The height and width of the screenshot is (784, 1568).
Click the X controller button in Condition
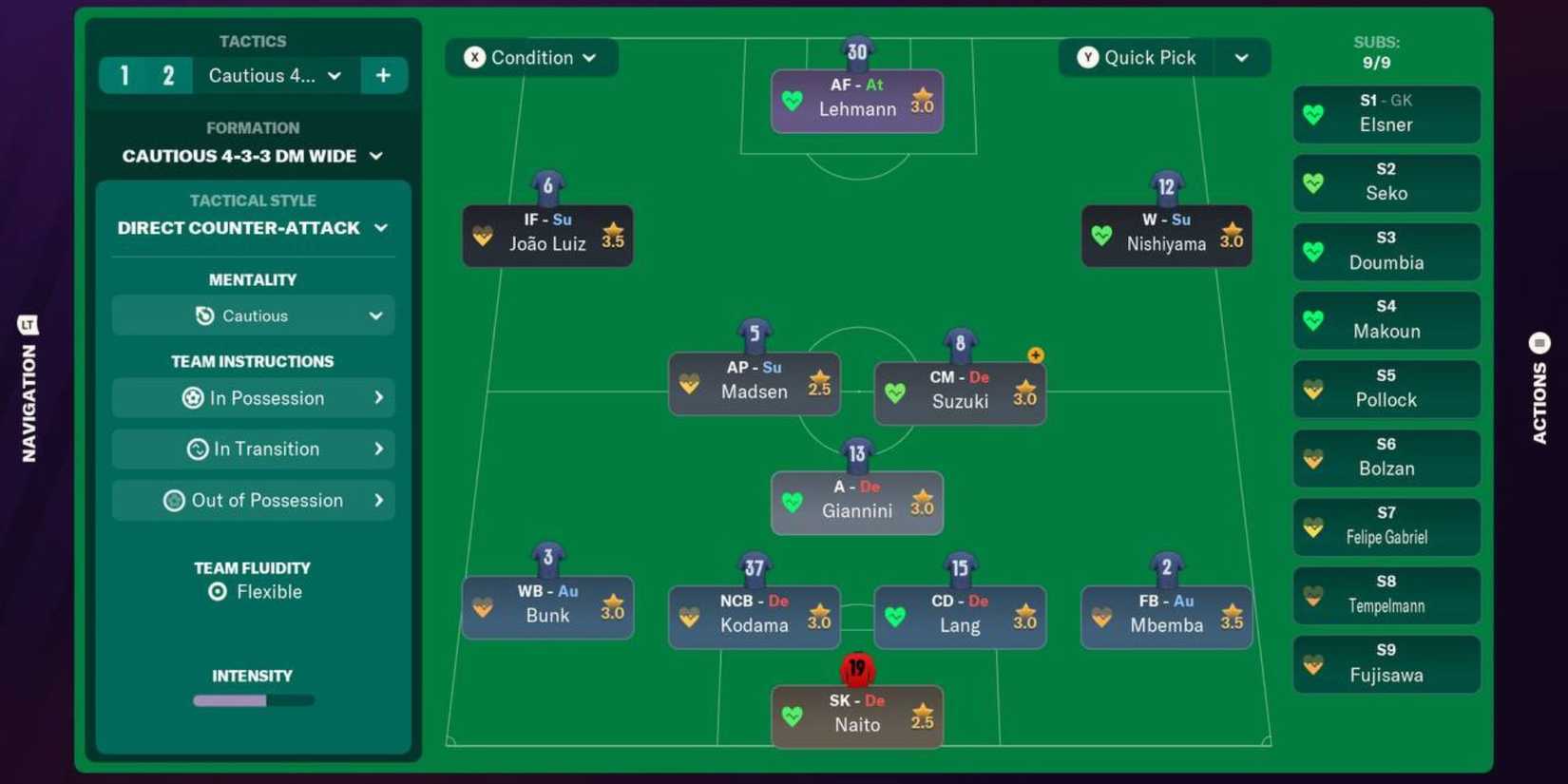coord(475,57)
